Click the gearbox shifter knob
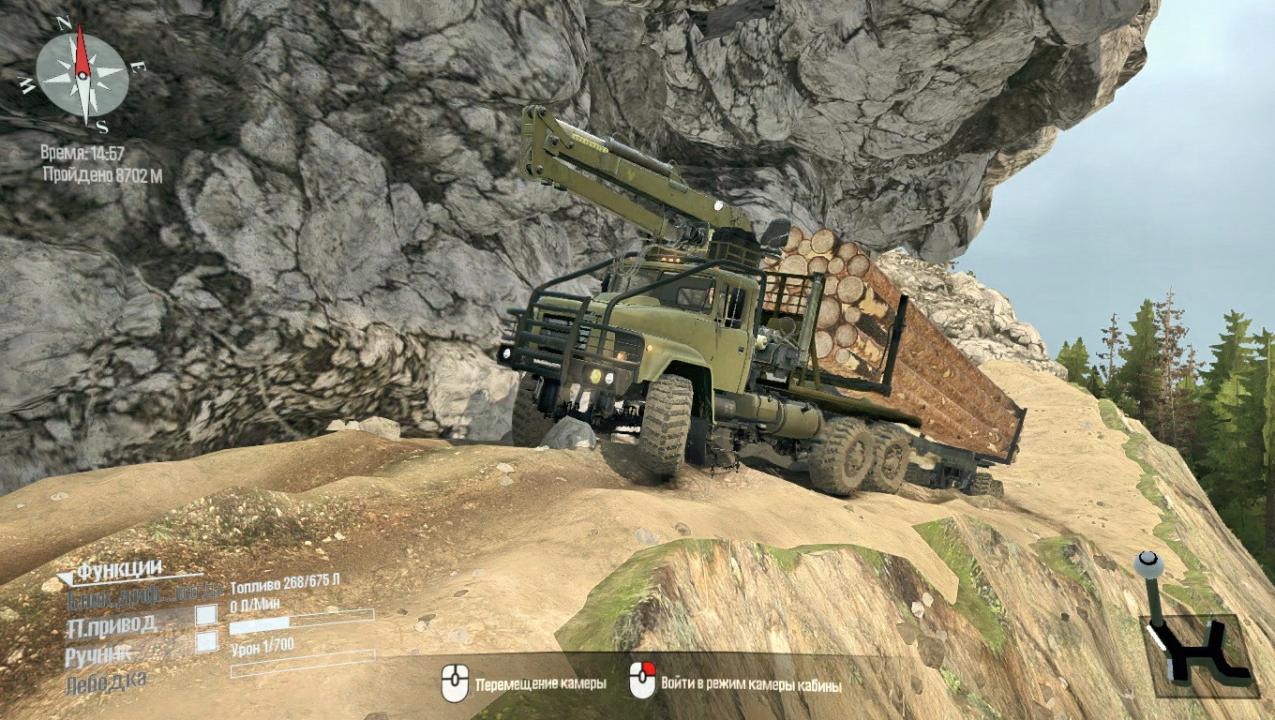This screenshot has height=720, width=1275. point(1149,566)
